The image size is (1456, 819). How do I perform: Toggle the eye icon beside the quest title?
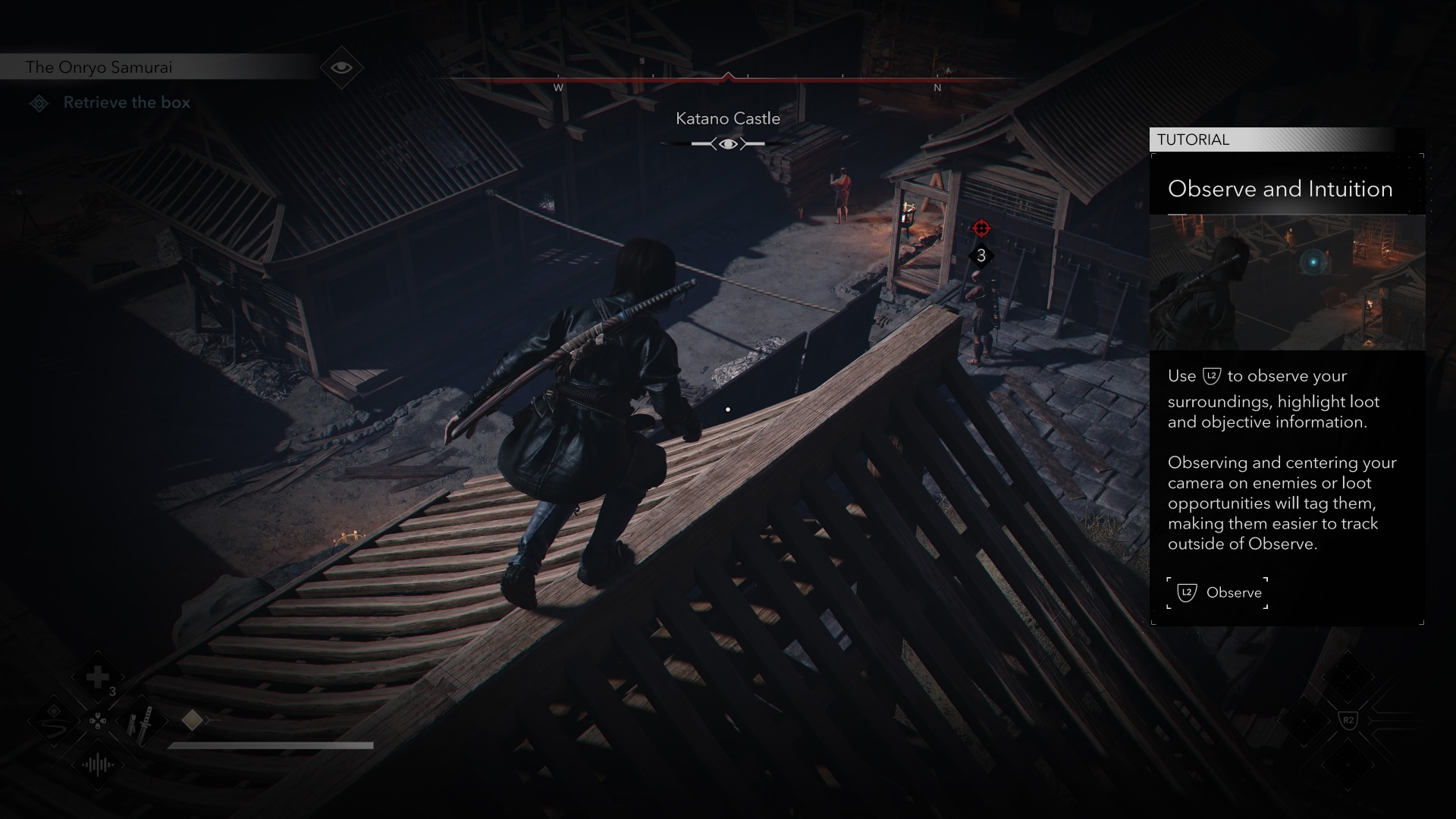341,67
